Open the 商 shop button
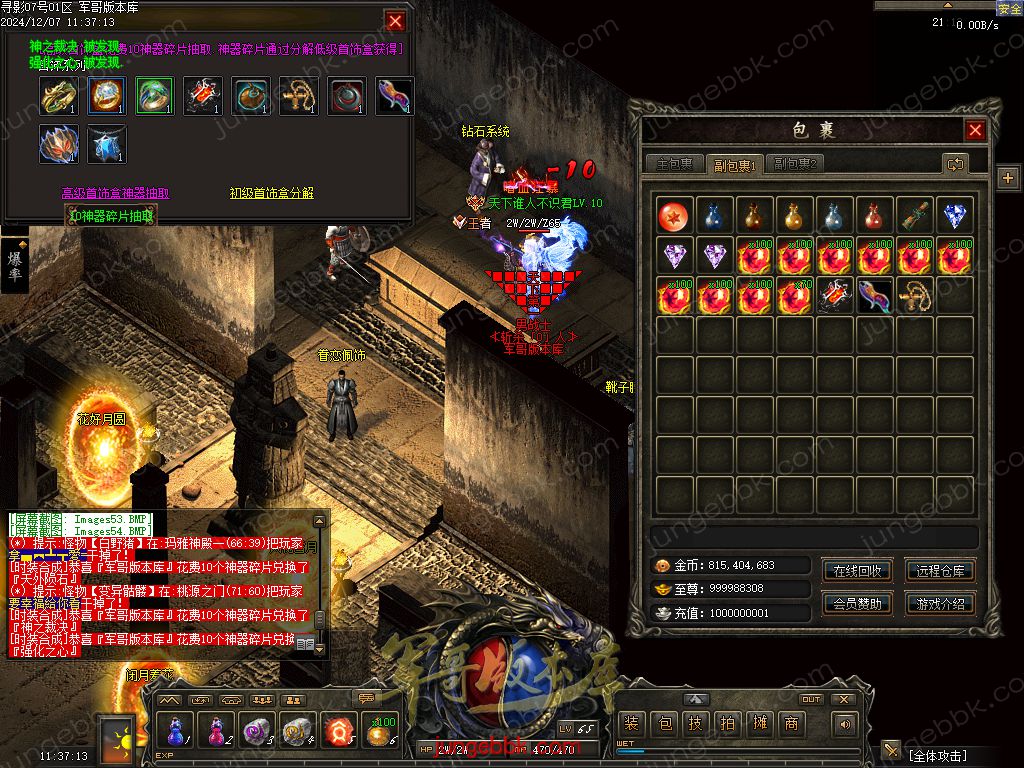Image resolution: width=1024 pixels, height=768 pixels. pos(791,724)
